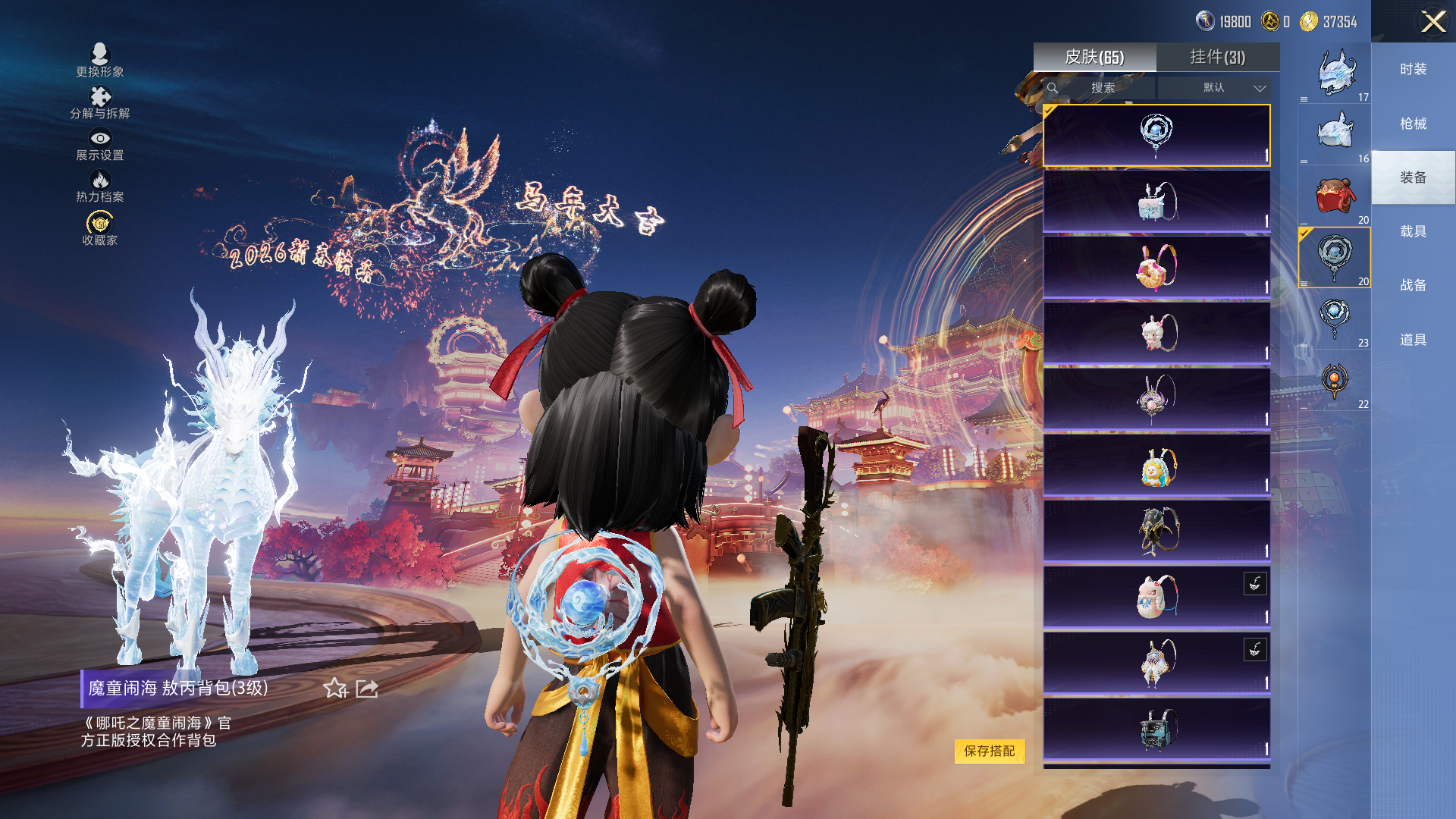Viewport: 1456px width, 819px height.
Task: Close the wardrobe screen
Action: (1432, 21)
